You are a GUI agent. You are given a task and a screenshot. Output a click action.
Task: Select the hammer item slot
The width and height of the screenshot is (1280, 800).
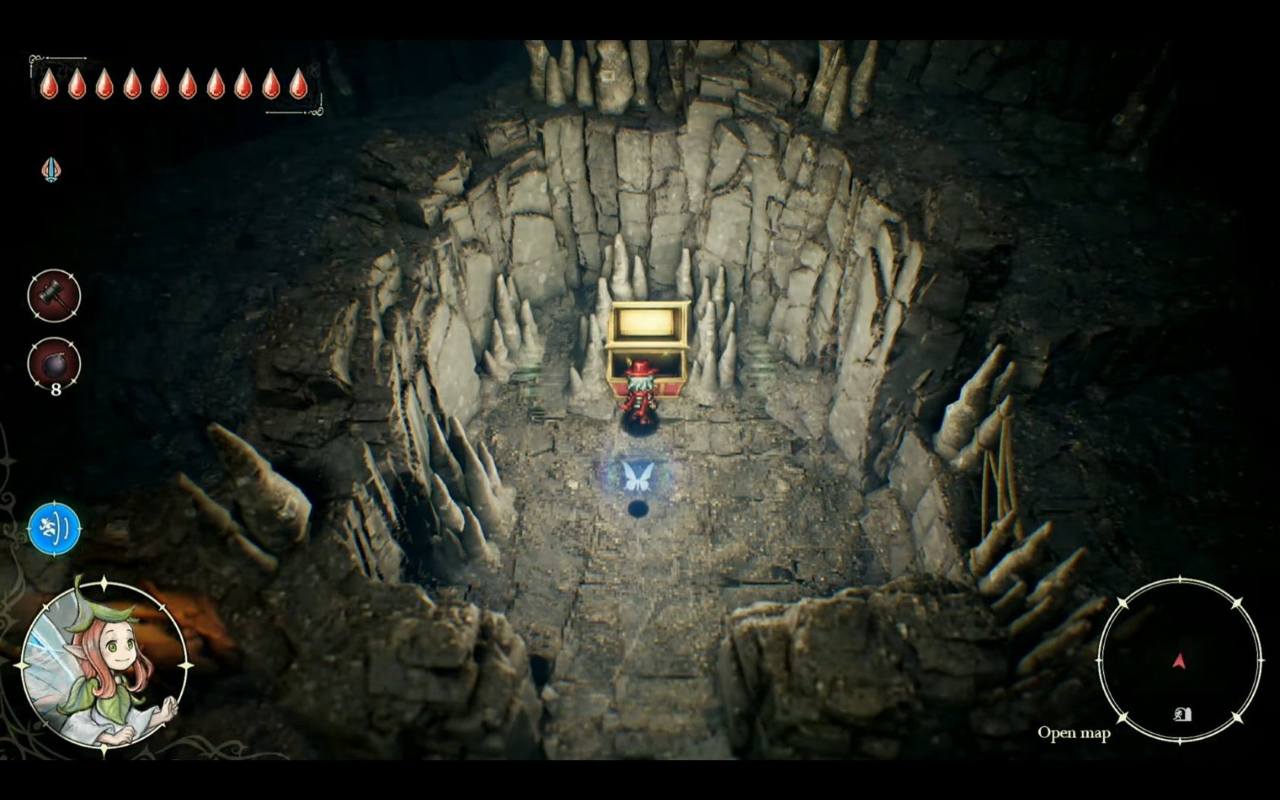tap(54, 296)
